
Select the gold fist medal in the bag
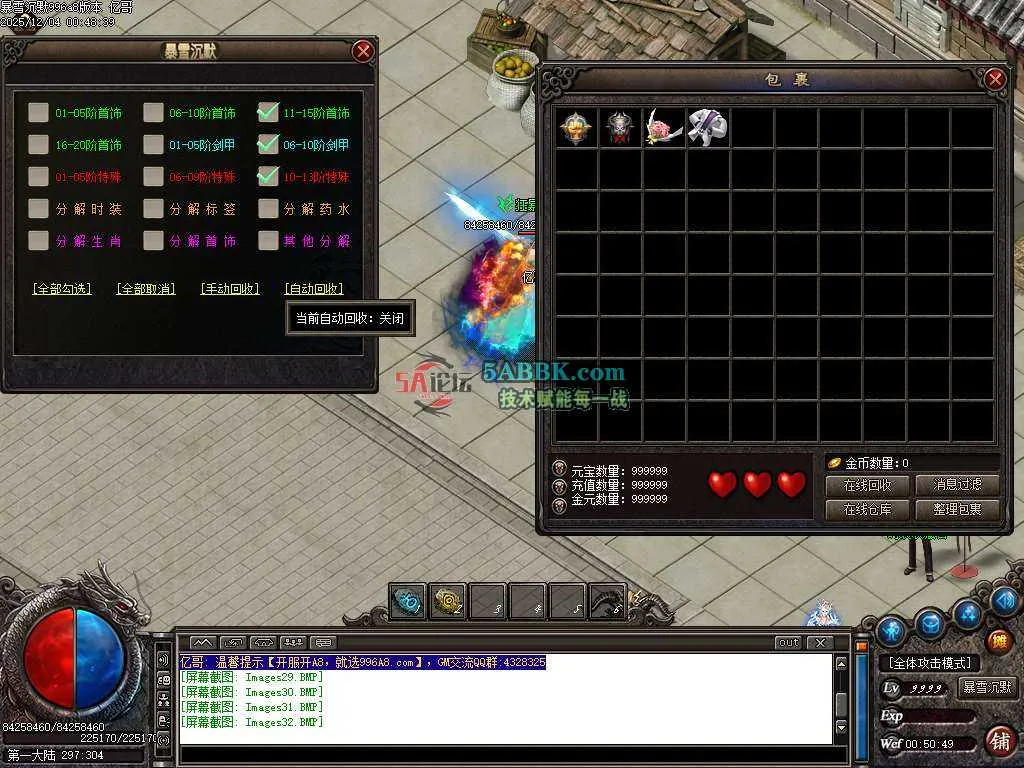pyautogui.click(x=576, y=128)
